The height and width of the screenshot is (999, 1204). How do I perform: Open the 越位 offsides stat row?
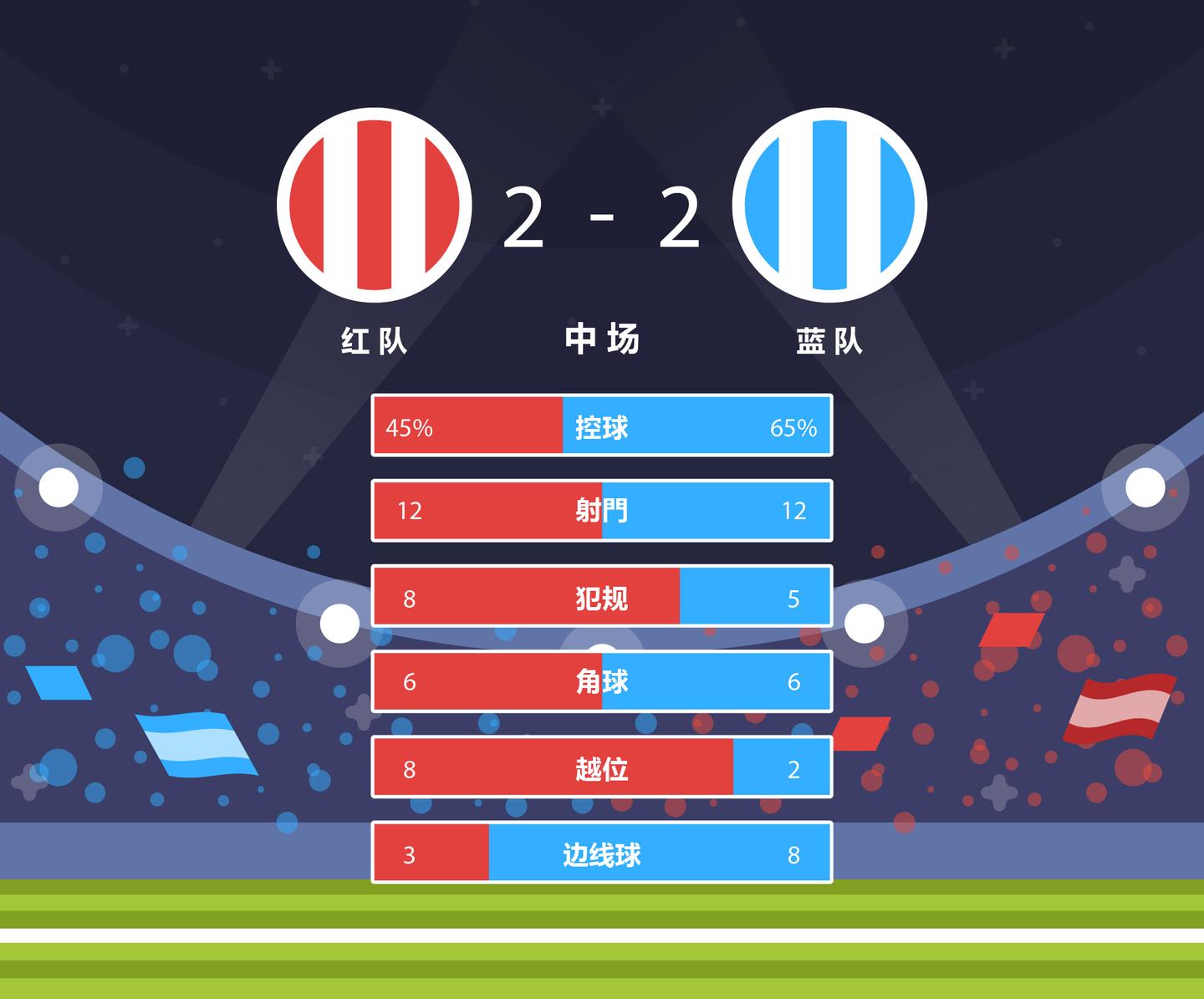pos(602,767)
